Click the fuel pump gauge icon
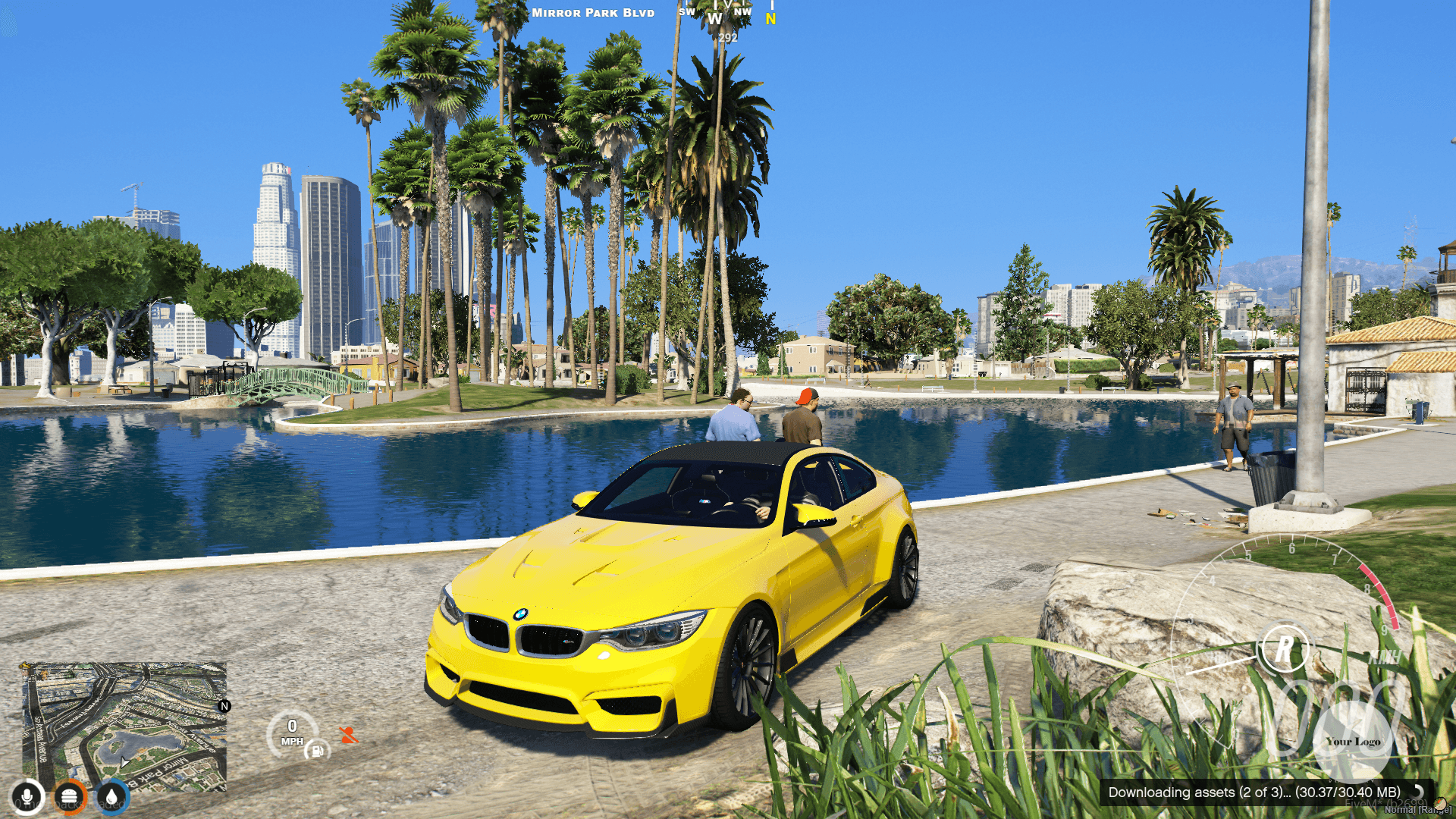 tap(318, 752)
